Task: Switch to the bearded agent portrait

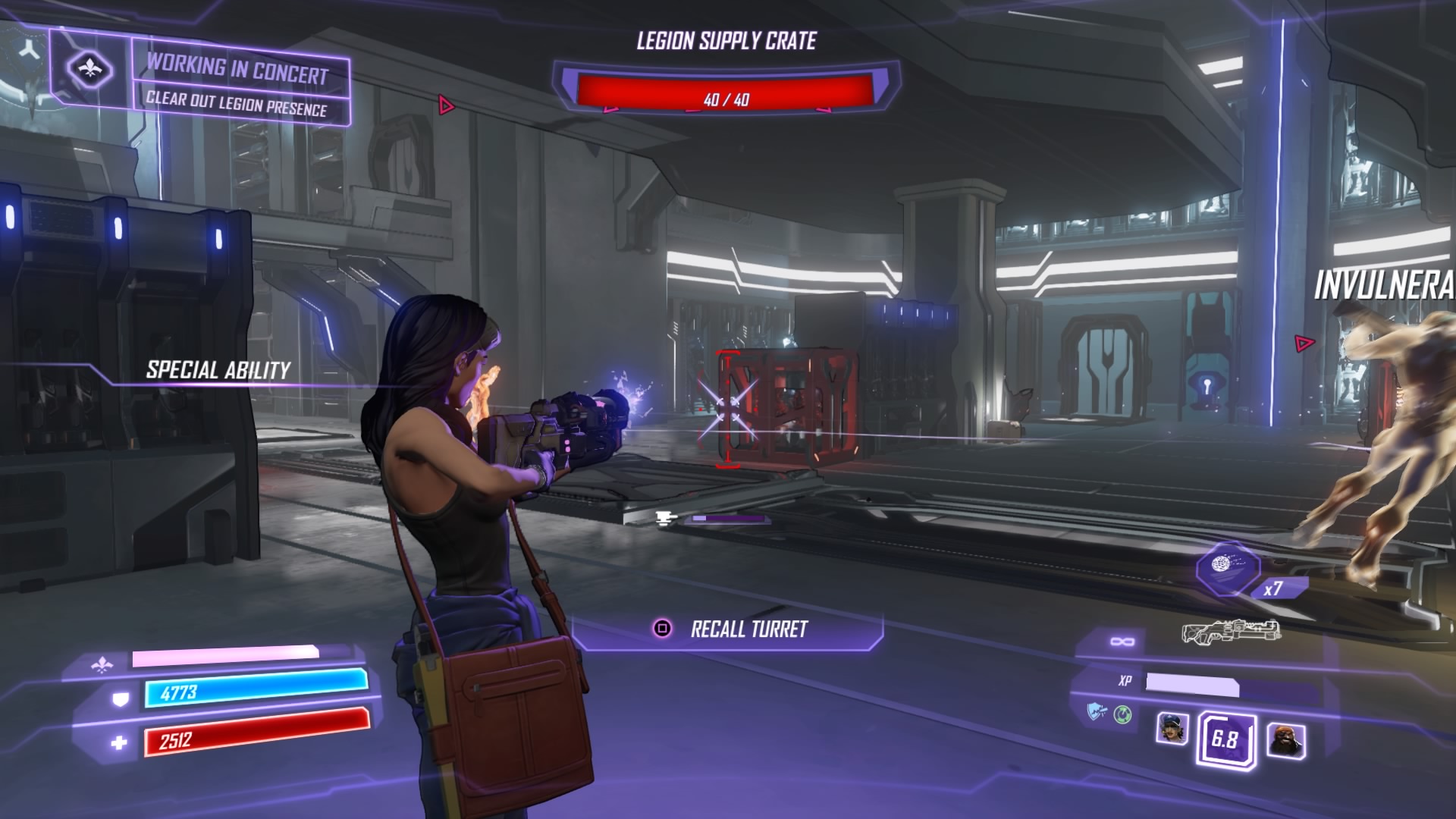Action: (x=1286, y=739)
